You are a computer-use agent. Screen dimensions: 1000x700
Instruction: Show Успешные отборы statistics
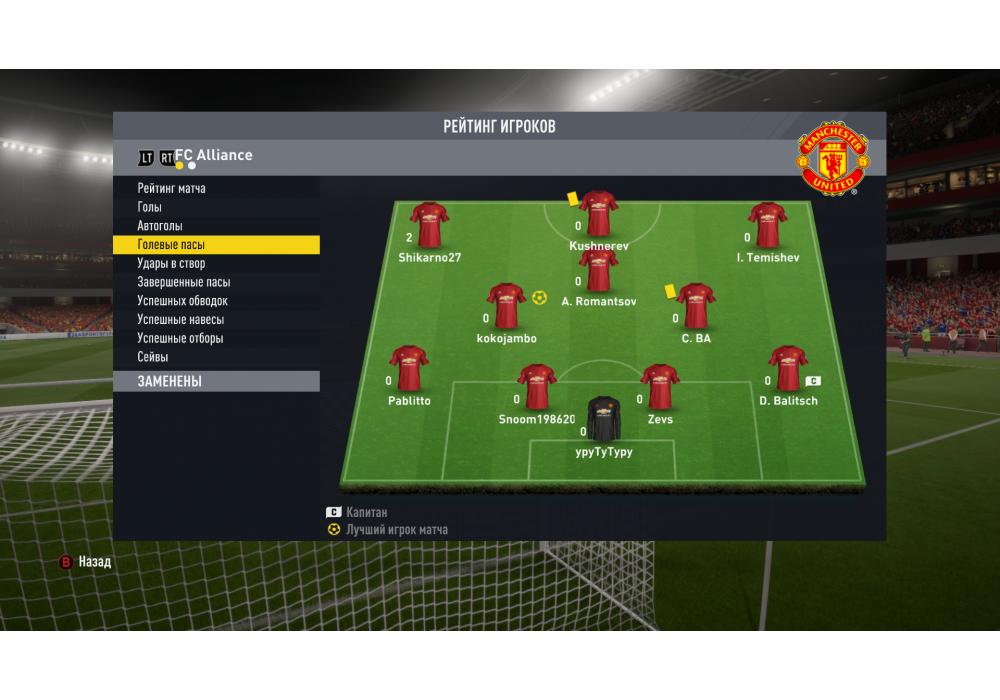tap(181, 338)
